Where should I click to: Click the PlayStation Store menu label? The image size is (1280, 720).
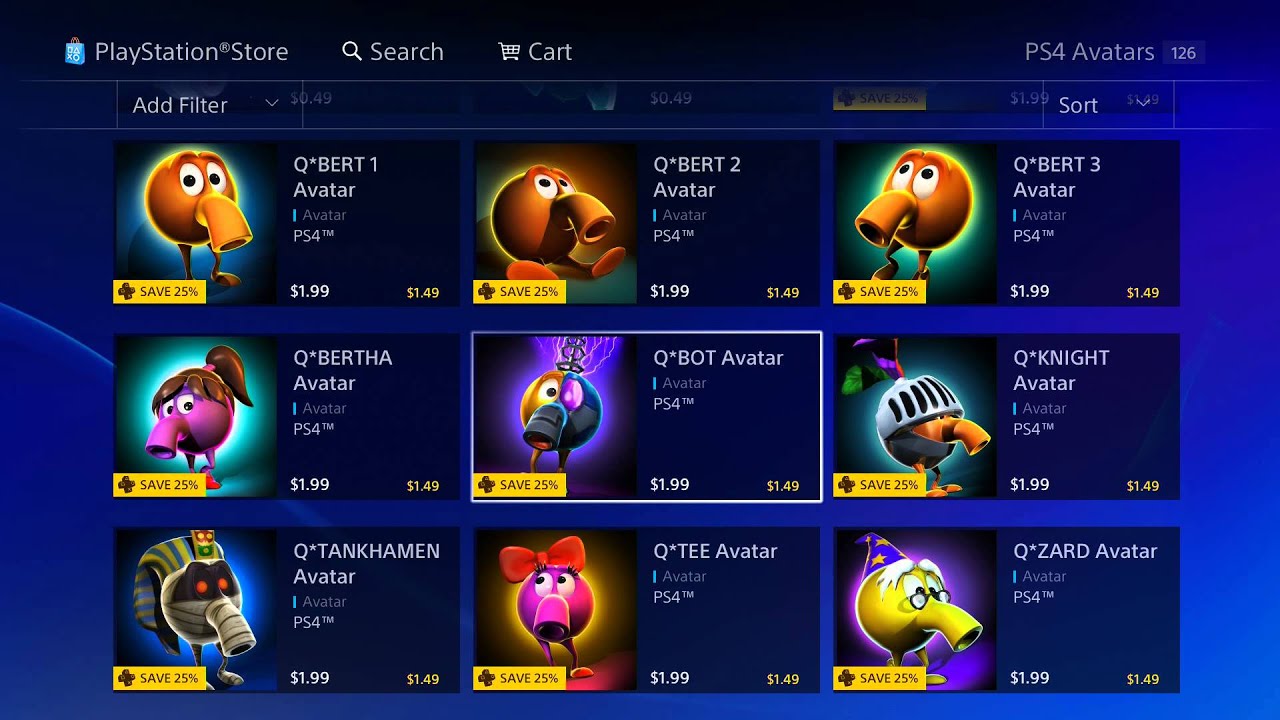[190, 51]
